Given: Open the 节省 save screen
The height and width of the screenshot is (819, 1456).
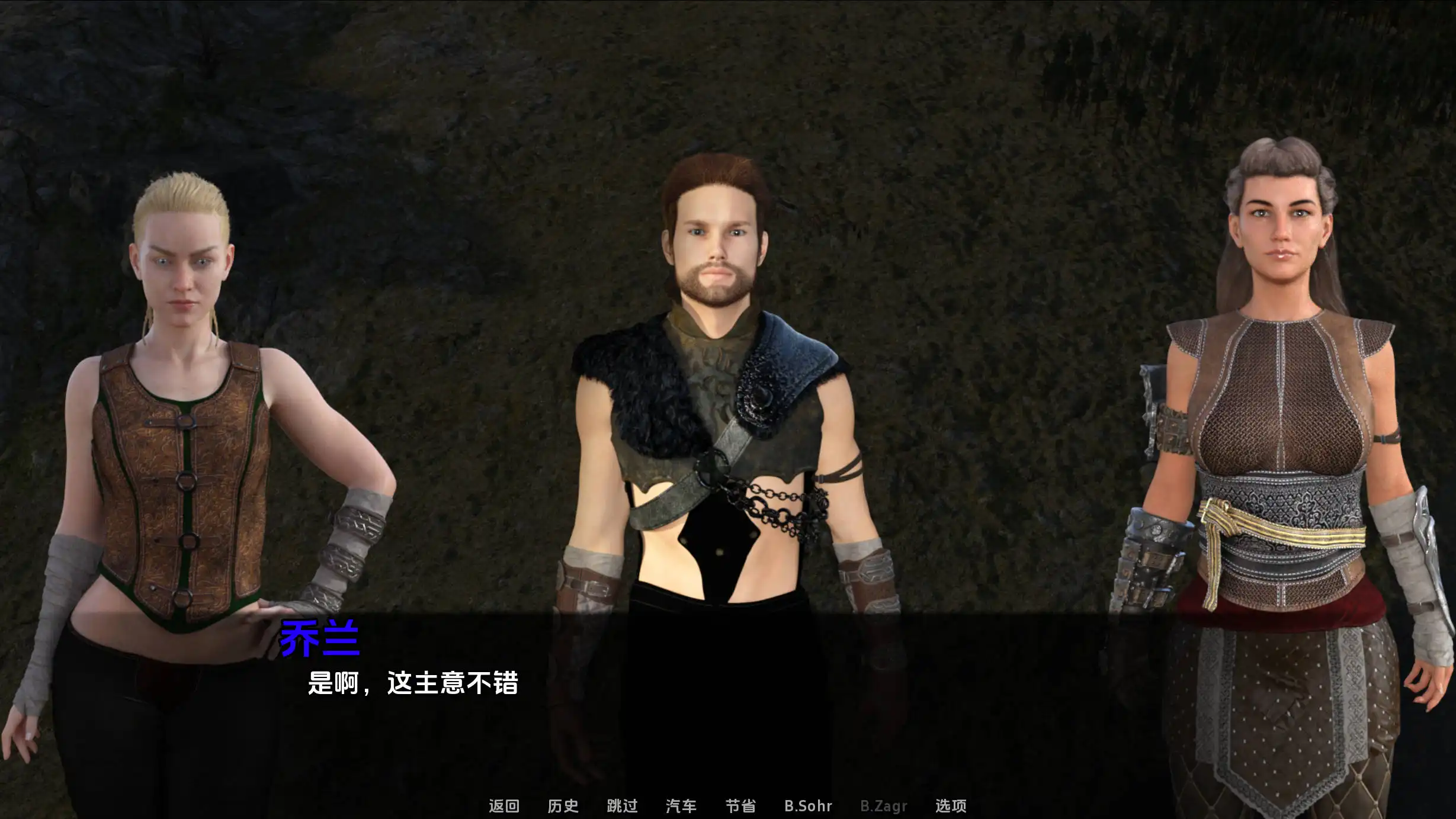Looking at the screenshot, I should tap(740, 806).
